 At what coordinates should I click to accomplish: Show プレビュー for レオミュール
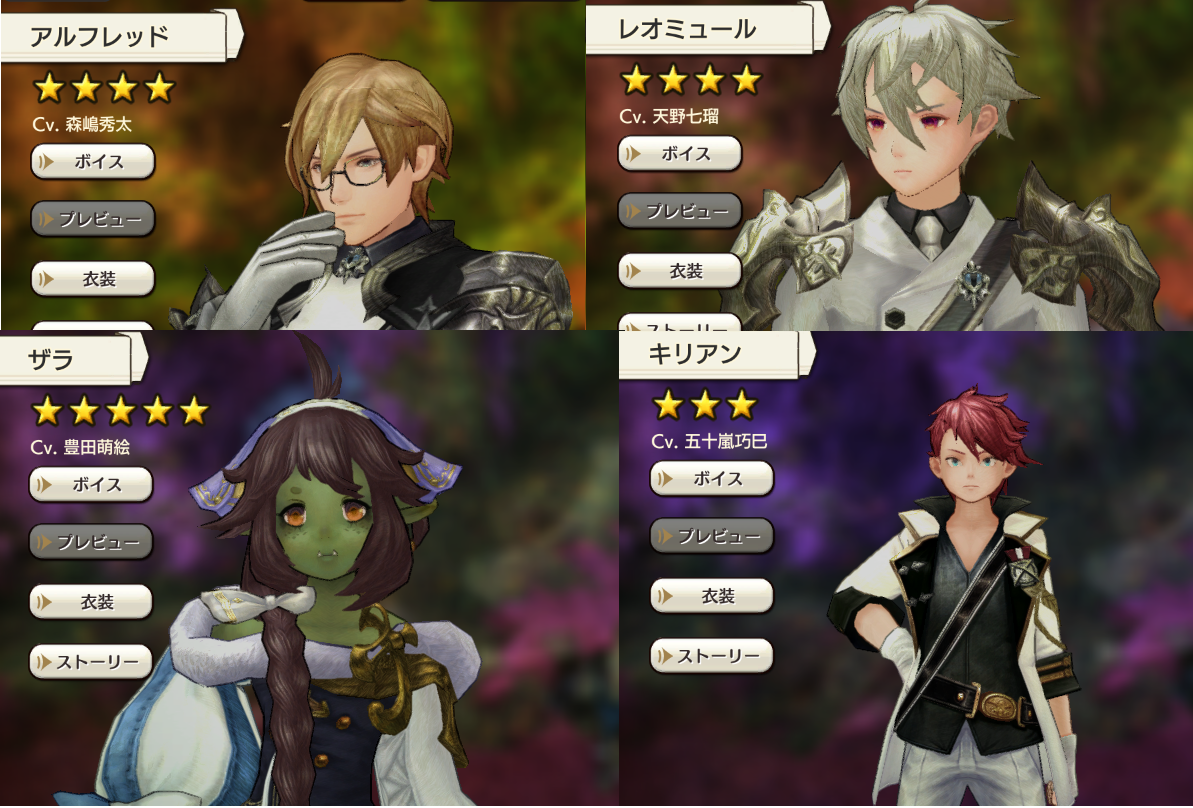pos(680,211)
